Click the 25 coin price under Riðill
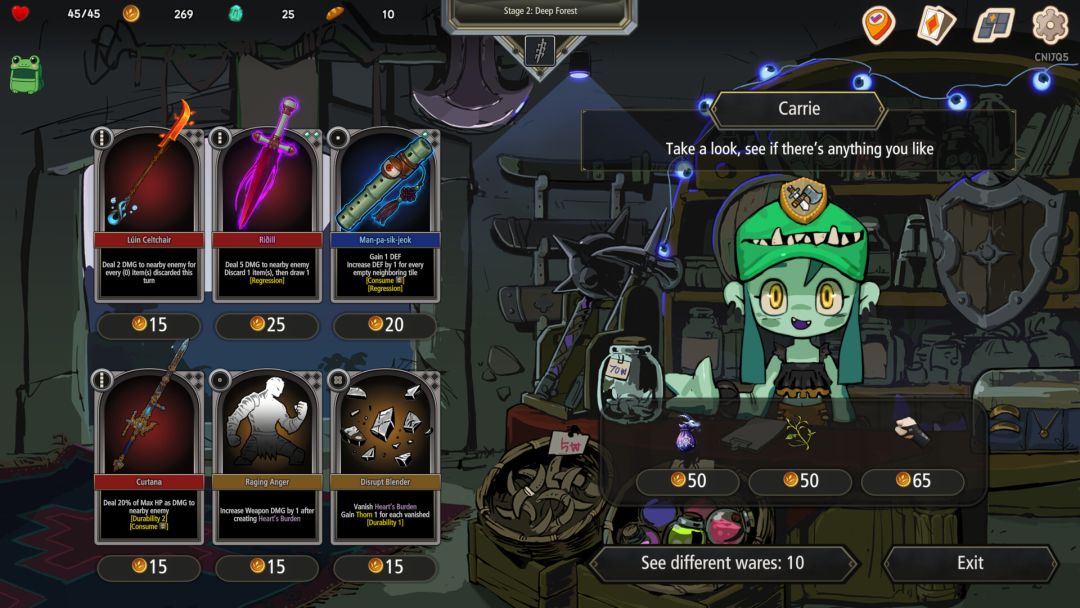 pos(267,324)
